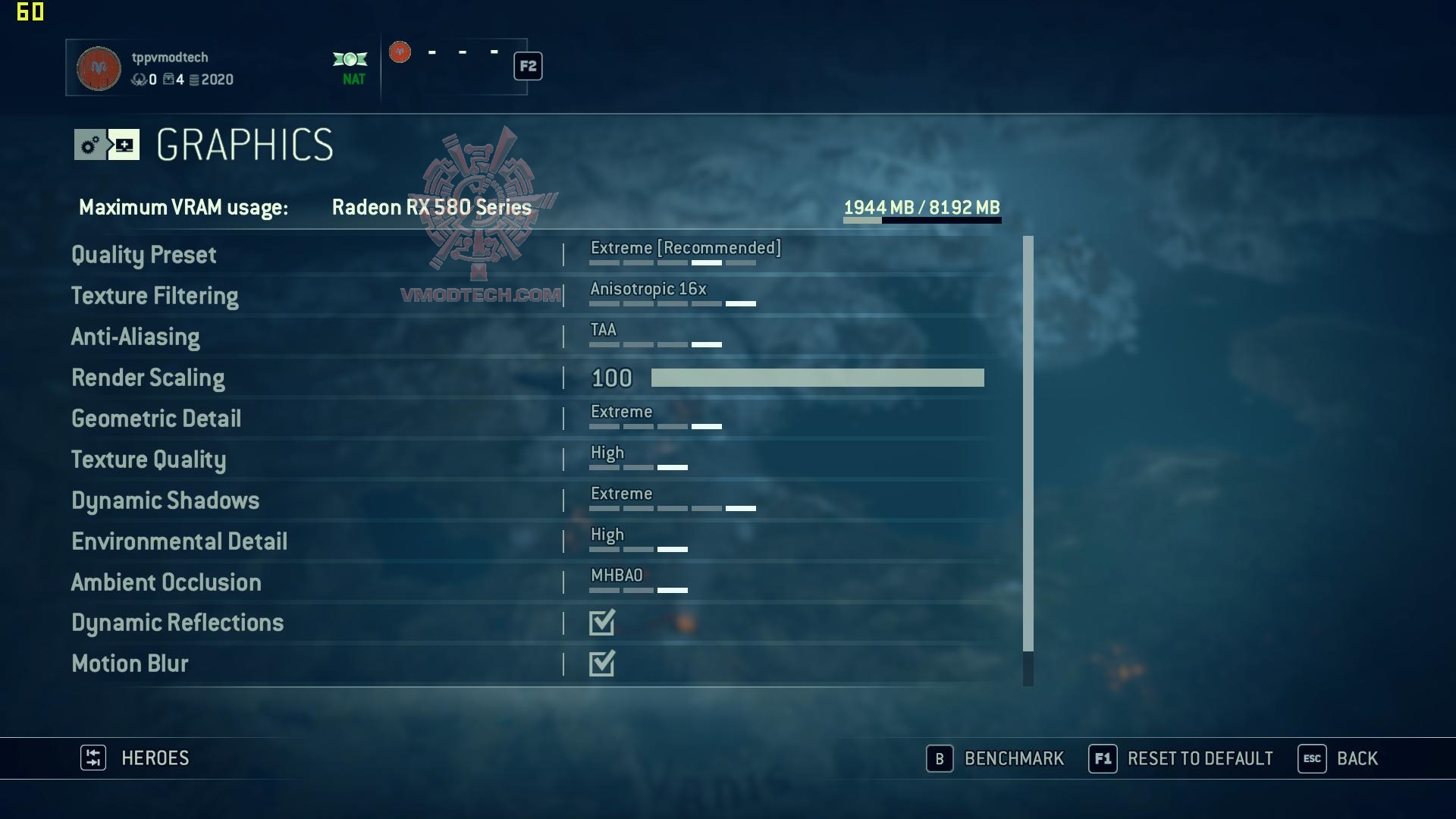This screenshot has width=1456, height=819.
Task: Select the Quality Preset setting row
Action: coord(144,255)
